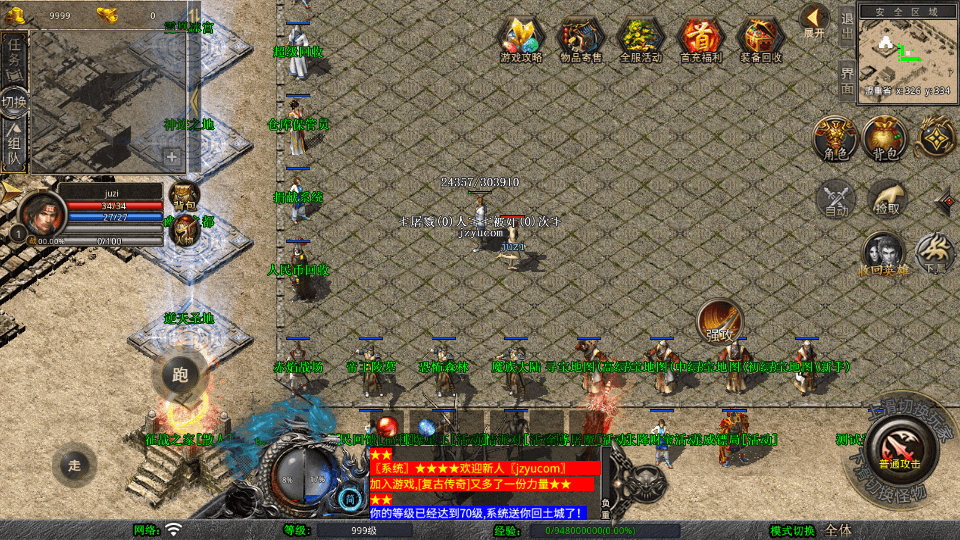Toggle the 展开 expand arrow
The height and width of the screenshot is (540, 960).
(x=814, y=21)
